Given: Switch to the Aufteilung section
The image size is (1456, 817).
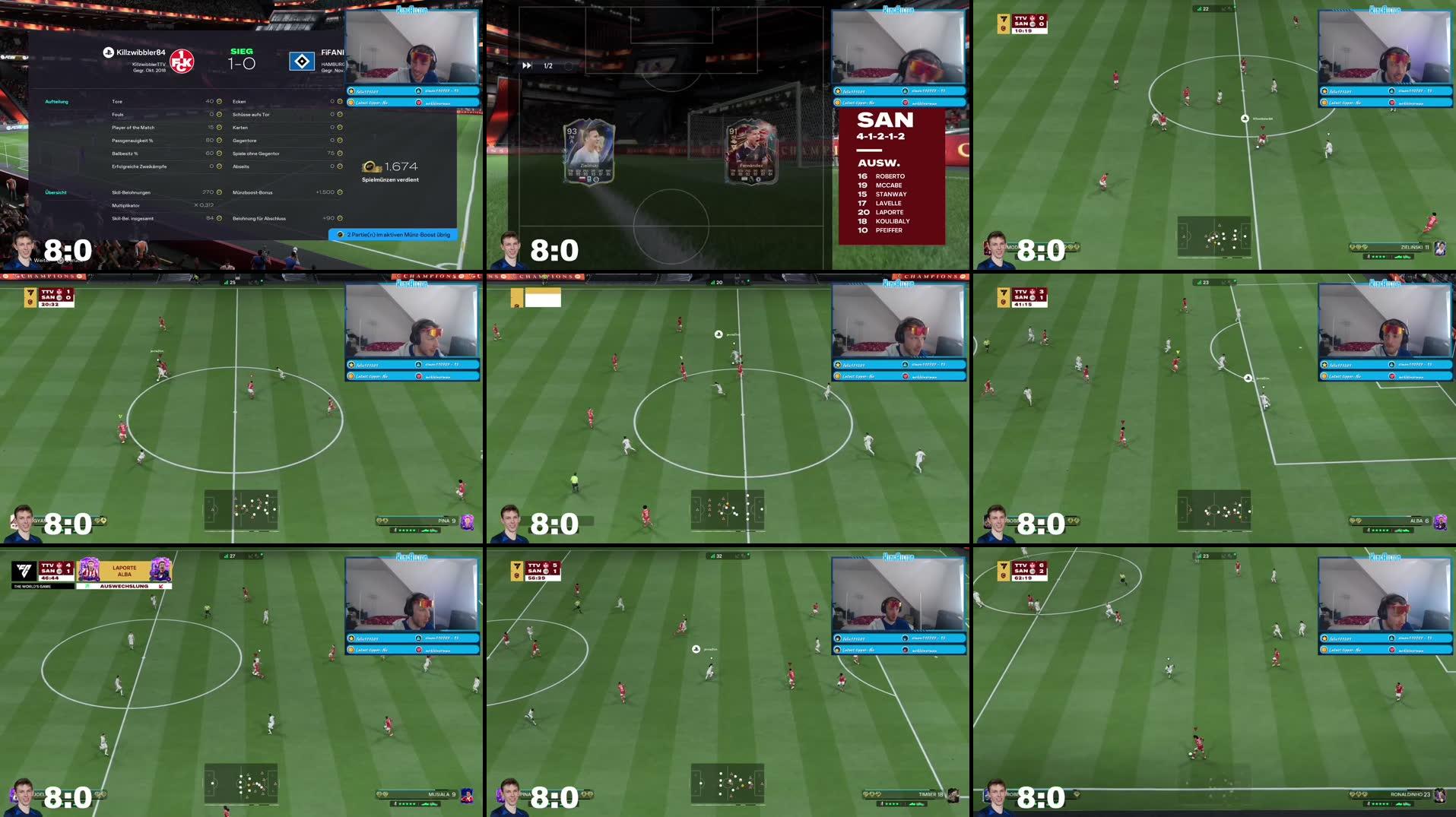Looking at the screenshot, I should pos(57,101).
